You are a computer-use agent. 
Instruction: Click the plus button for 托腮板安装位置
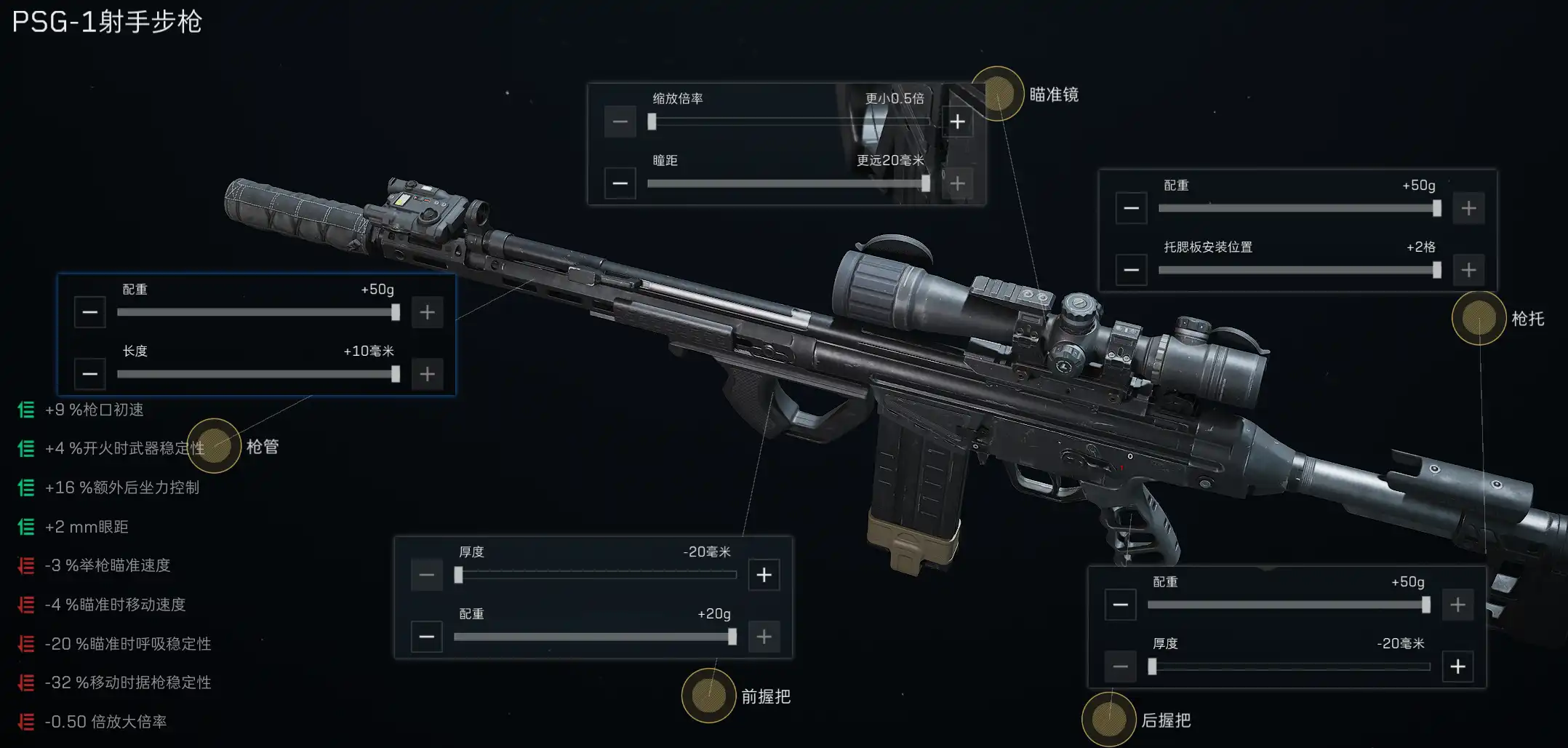tap(1468, 270)
